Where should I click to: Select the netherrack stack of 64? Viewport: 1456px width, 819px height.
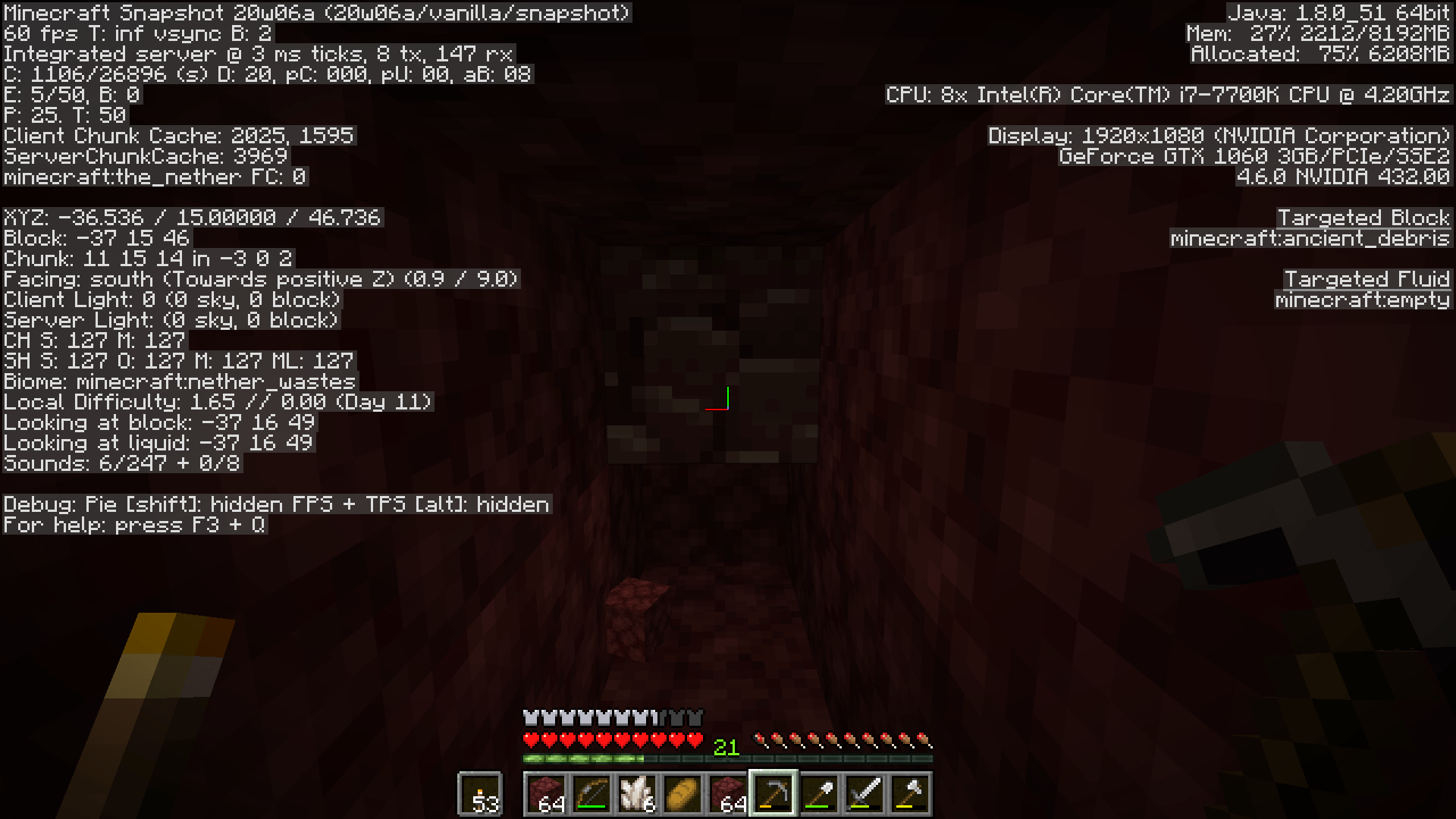(546, 794)
